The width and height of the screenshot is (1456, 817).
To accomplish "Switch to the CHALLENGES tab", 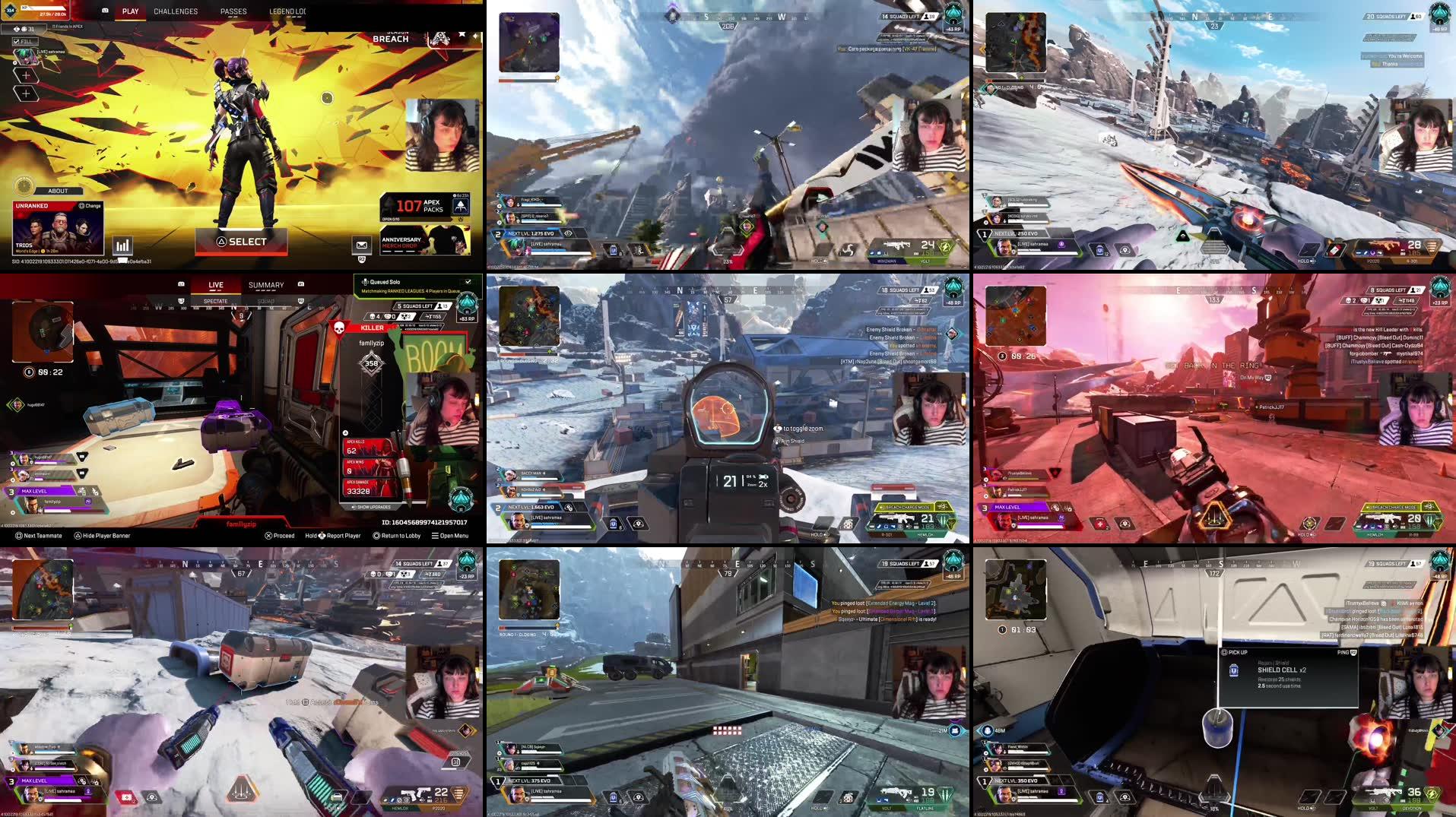I will 176,11.
